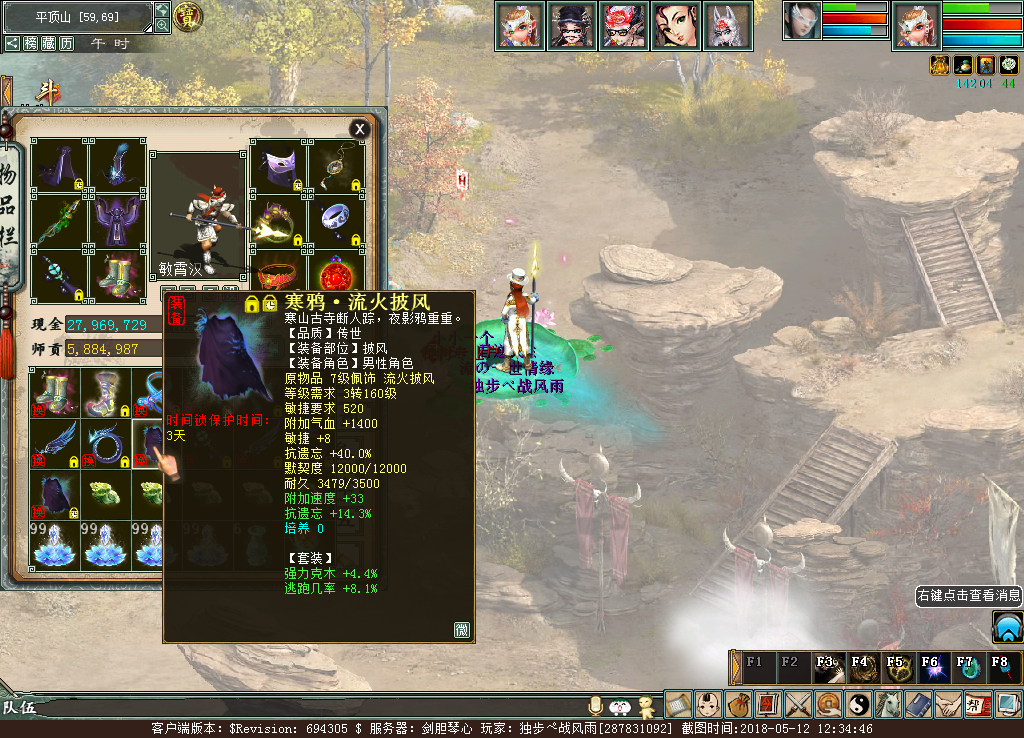Open the computer monitor system settings
The height and width of the screenshot is (738, 1024).
1008,704
